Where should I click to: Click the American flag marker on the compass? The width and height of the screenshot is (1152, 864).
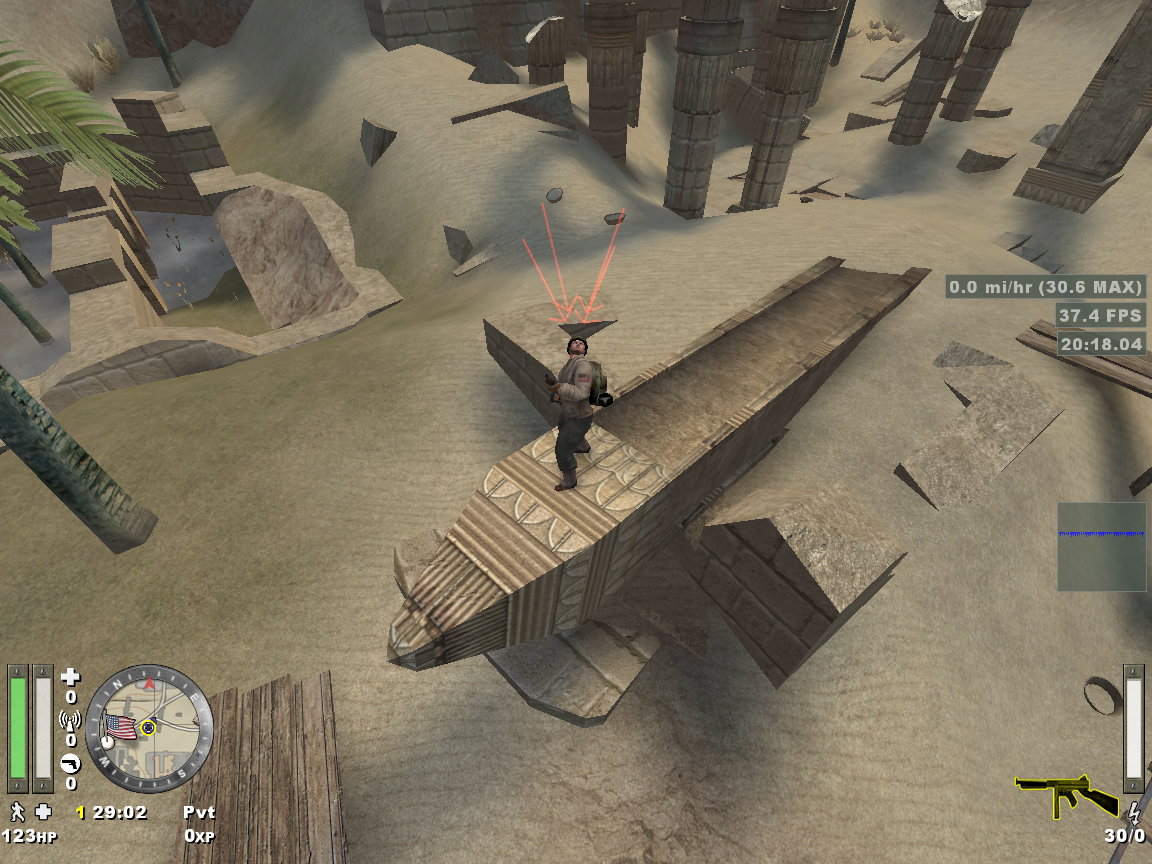pos(121,727)
